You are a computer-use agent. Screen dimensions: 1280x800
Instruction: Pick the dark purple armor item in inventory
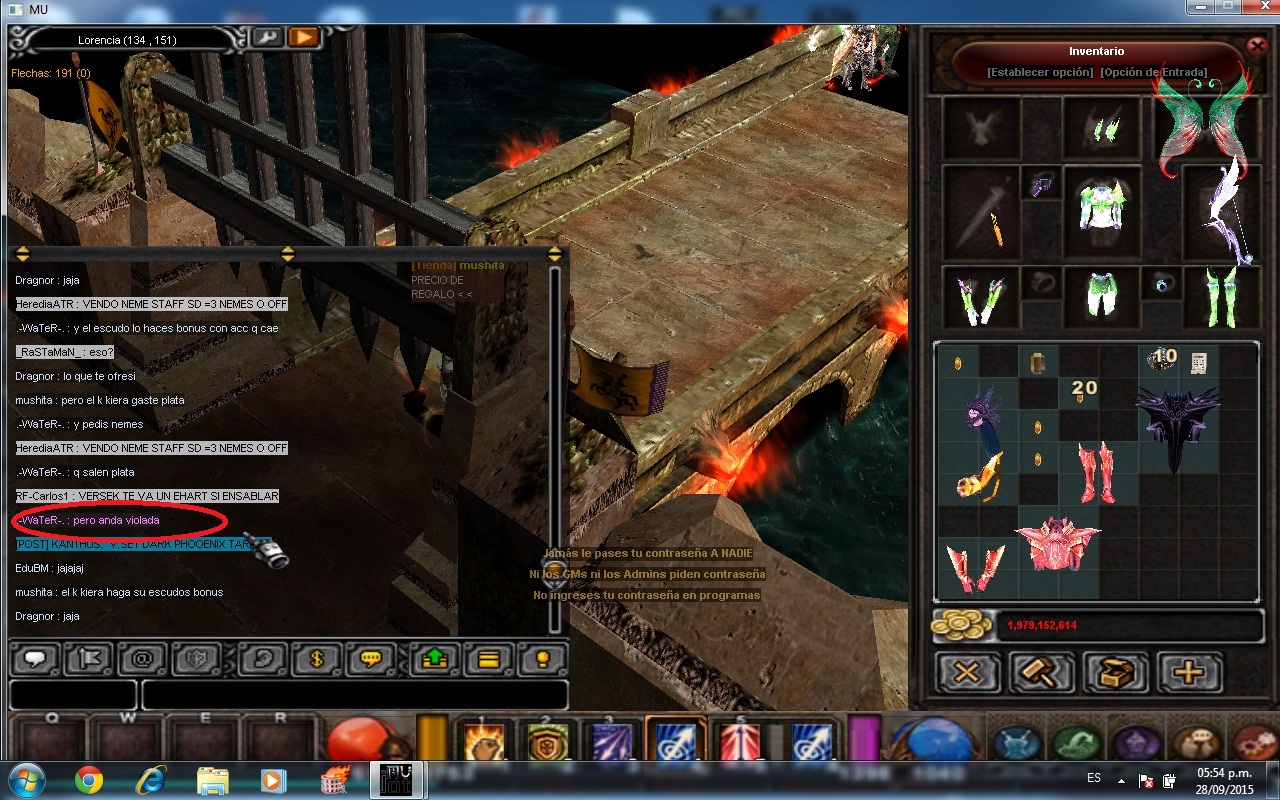click(1177, 425)
